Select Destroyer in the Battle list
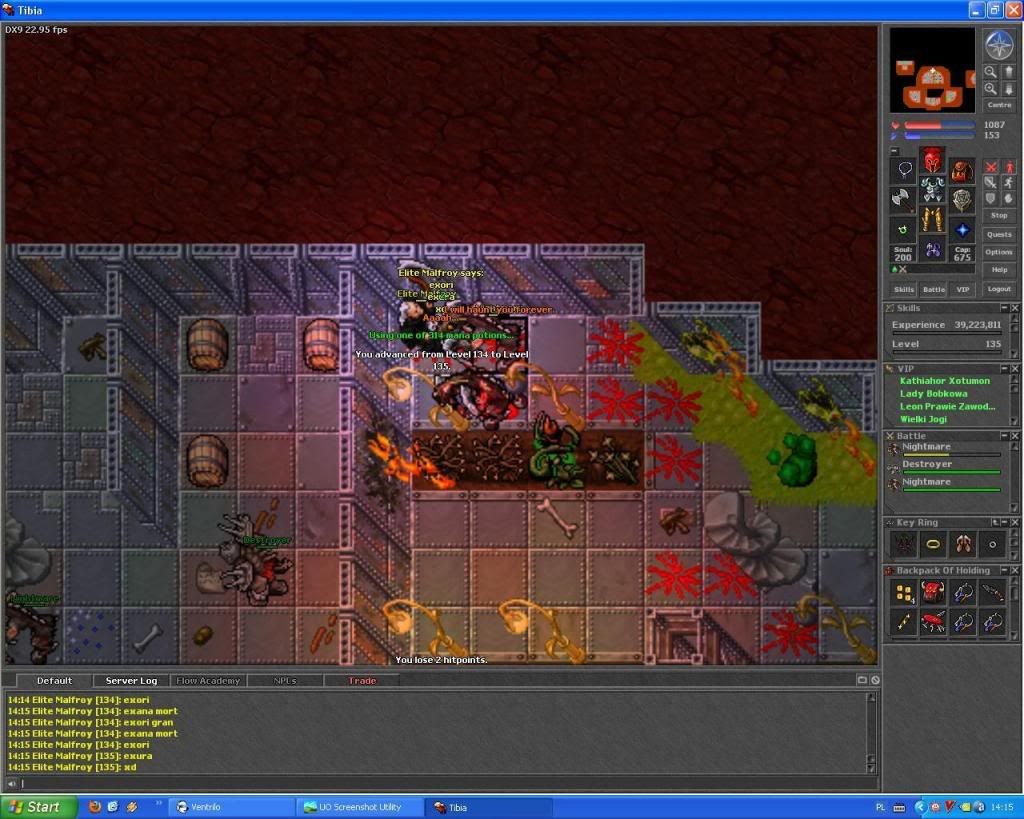This screenshot has height=819, width=1024. (924, 465)
